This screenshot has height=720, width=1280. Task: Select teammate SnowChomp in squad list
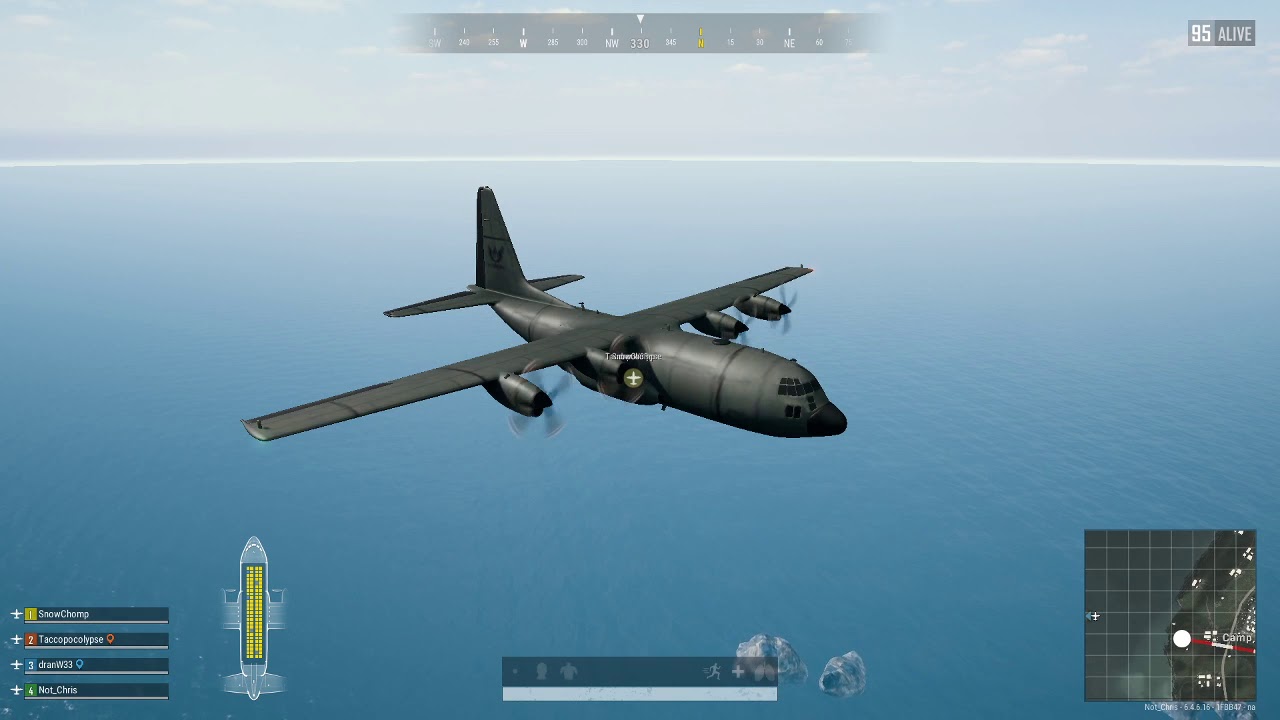click(64, 614)
